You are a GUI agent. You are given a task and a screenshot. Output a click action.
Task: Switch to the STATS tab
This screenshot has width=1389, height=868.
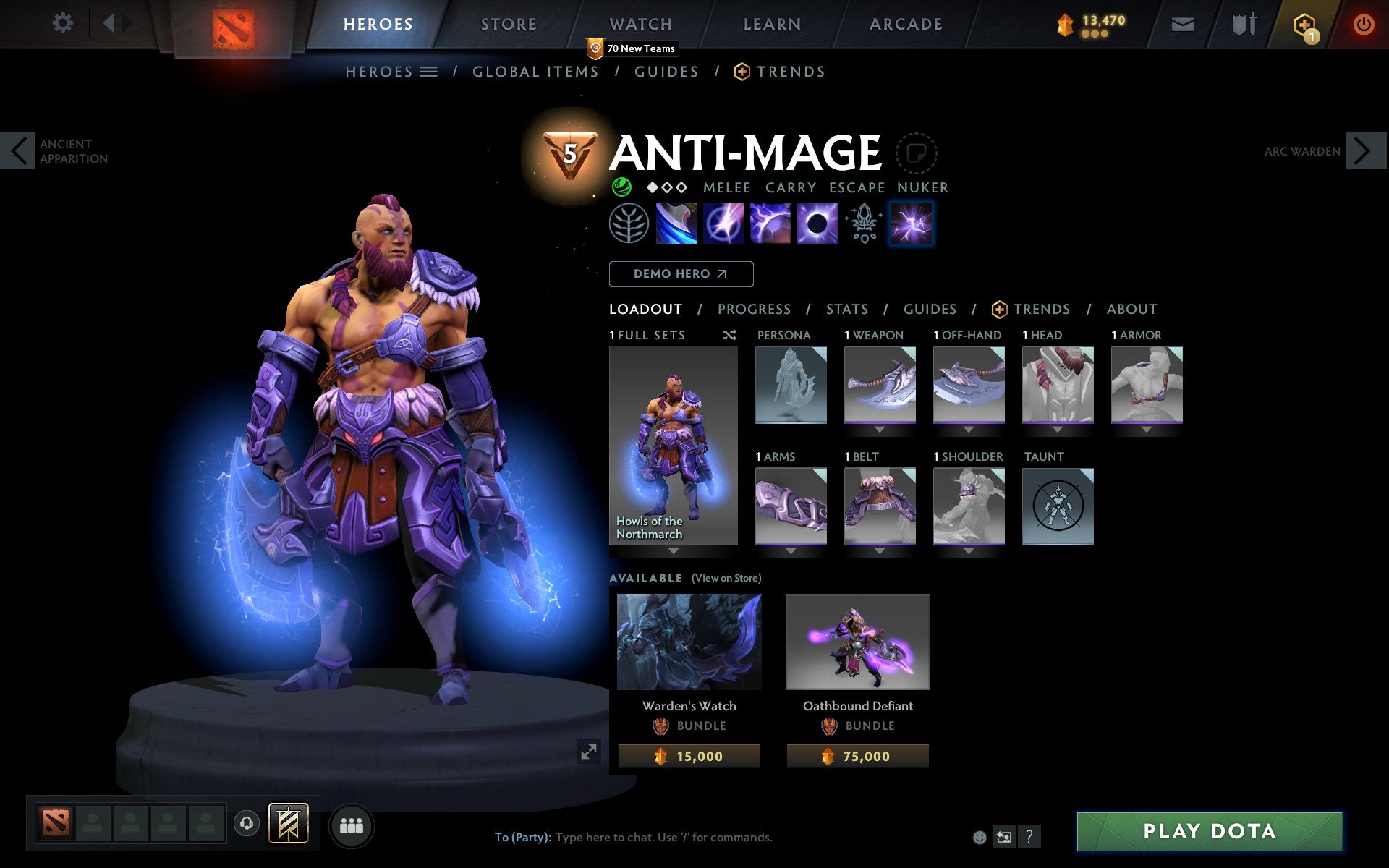click(x=846, y=309)
